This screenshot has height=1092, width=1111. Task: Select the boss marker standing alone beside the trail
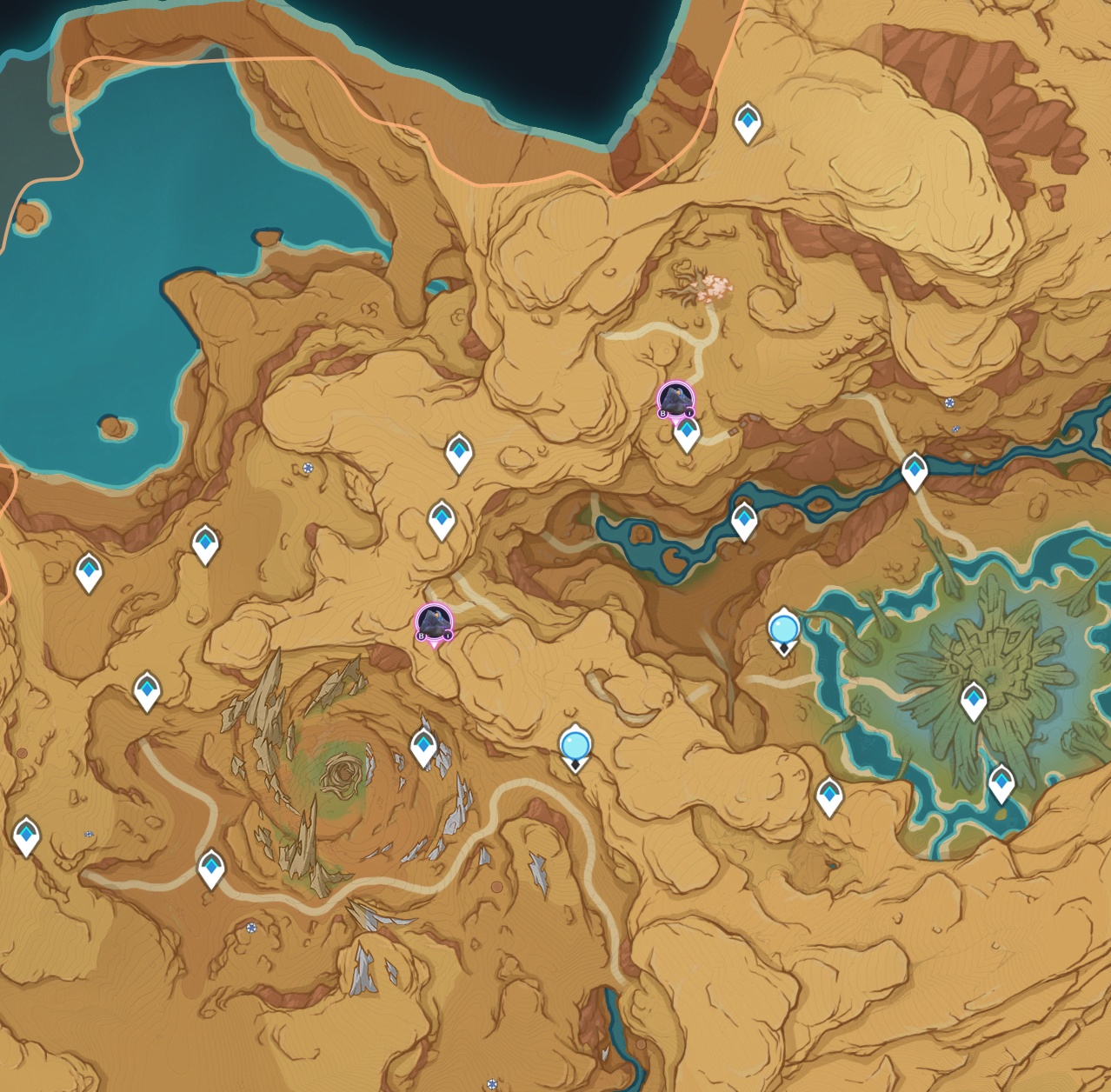pyautogui.click(x=434, y=623)
